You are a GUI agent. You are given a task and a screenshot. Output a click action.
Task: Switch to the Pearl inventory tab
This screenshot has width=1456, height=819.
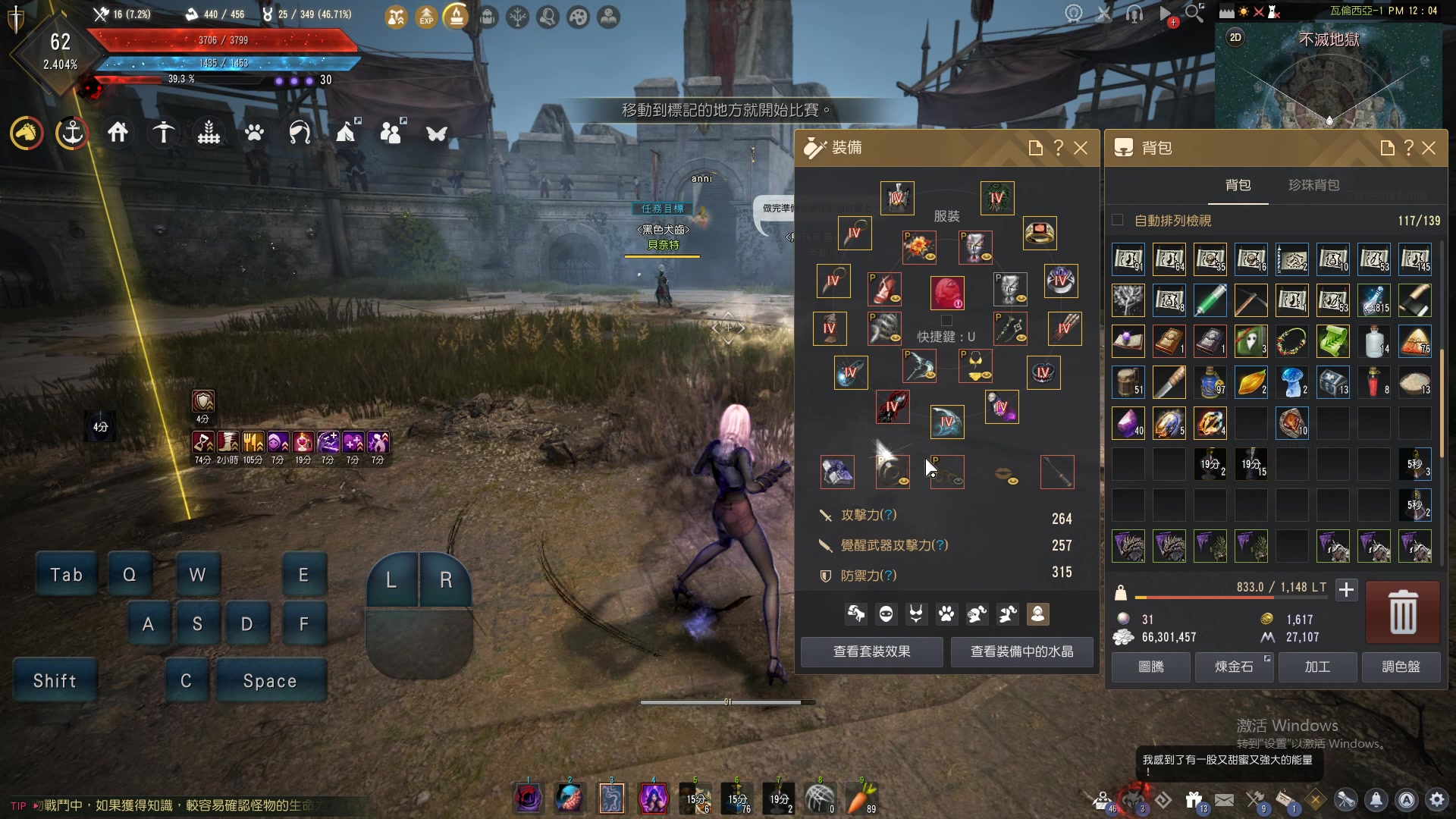tap(1313, 185)
